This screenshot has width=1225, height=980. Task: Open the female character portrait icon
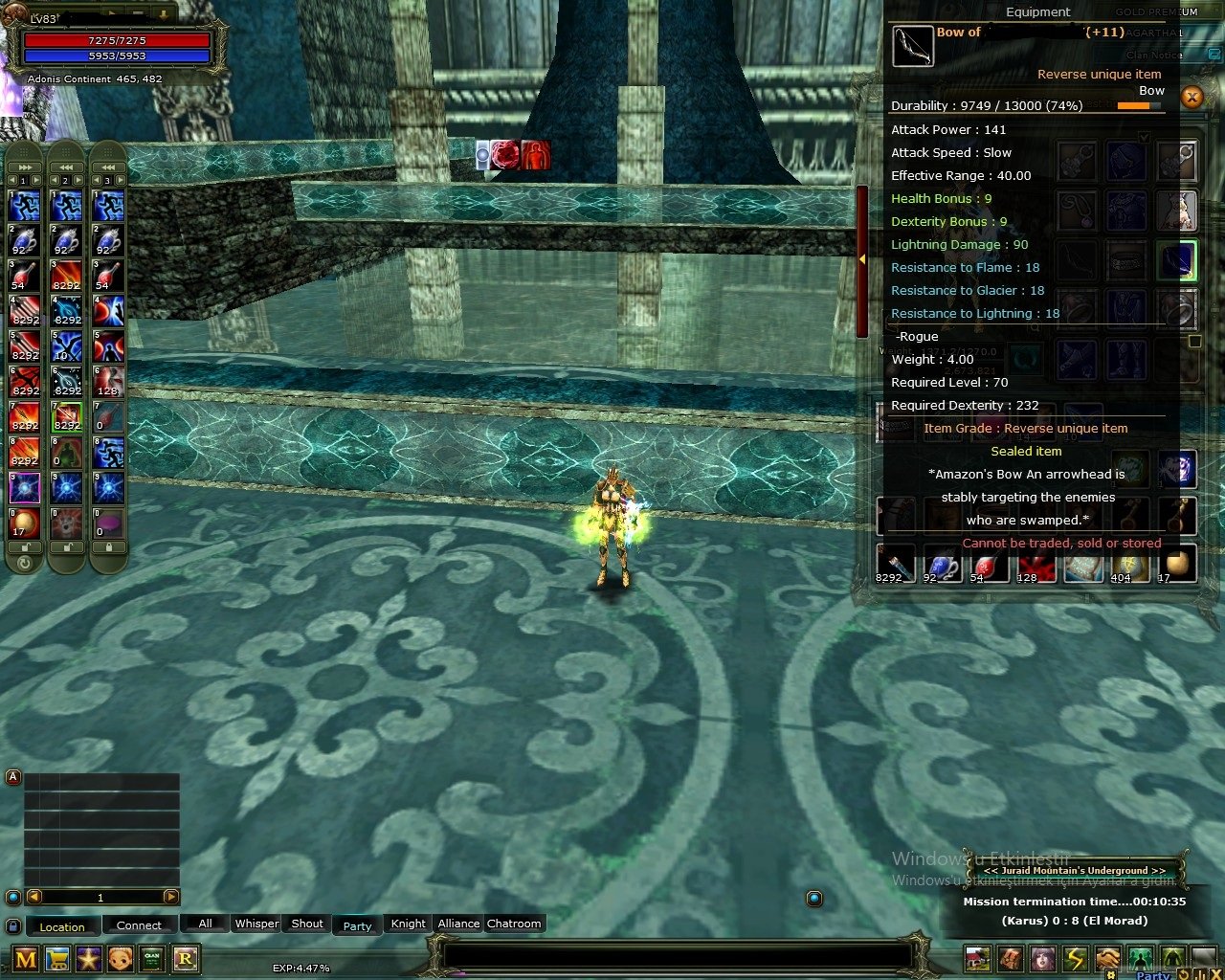[x=1043, y=959]
